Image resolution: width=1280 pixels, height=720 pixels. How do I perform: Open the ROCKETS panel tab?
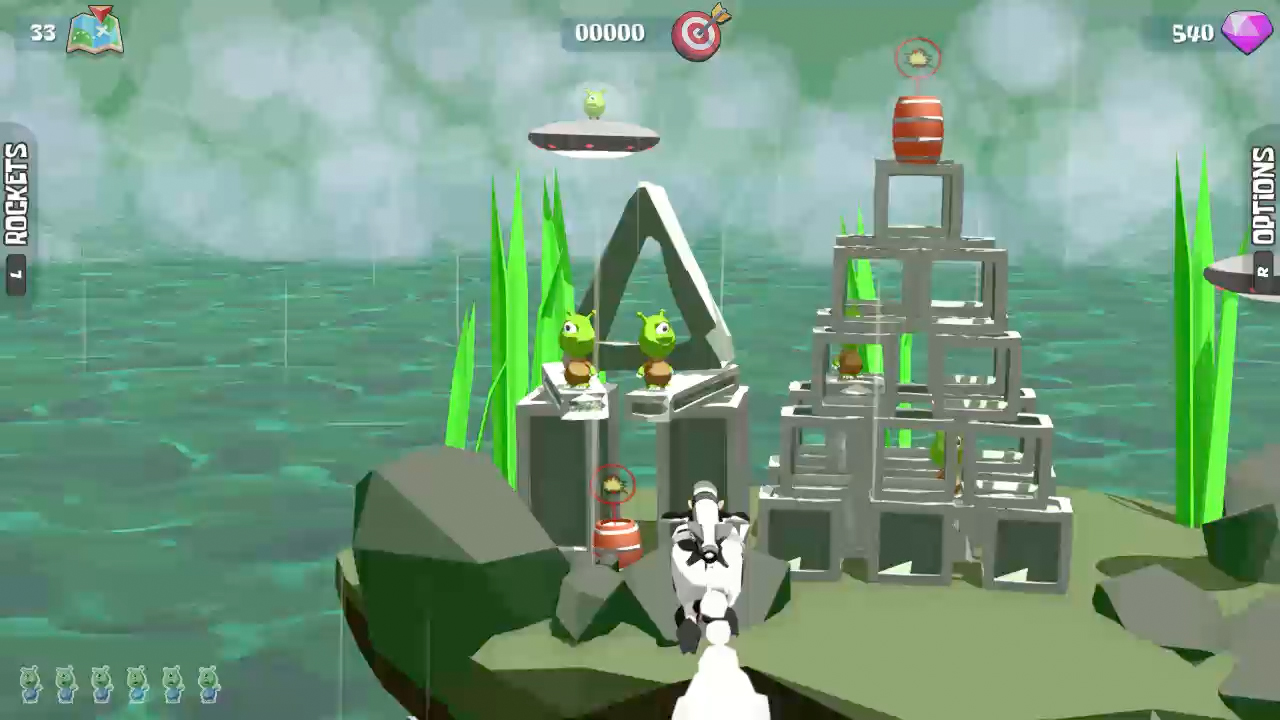[13, 193]
